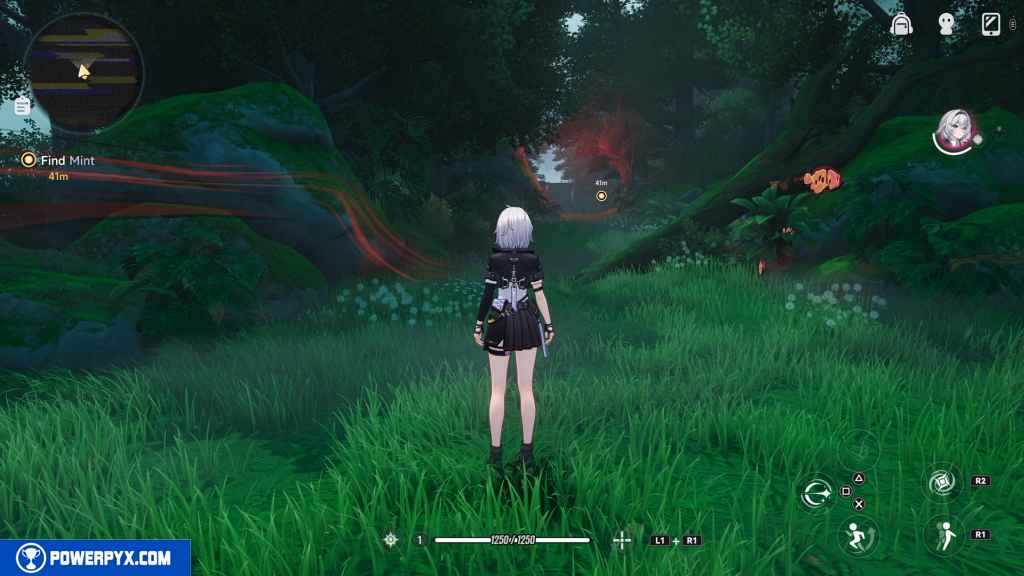This screenshot has width=1024, height=576.
Task: Click the faded circular skill button
Action: 858,448
